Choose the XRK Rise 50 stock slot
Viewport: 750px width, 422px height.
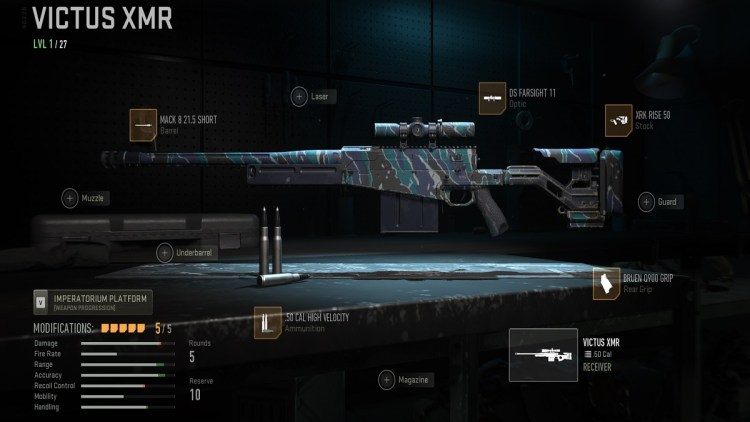pyautogui.click(x=619, y=120)
